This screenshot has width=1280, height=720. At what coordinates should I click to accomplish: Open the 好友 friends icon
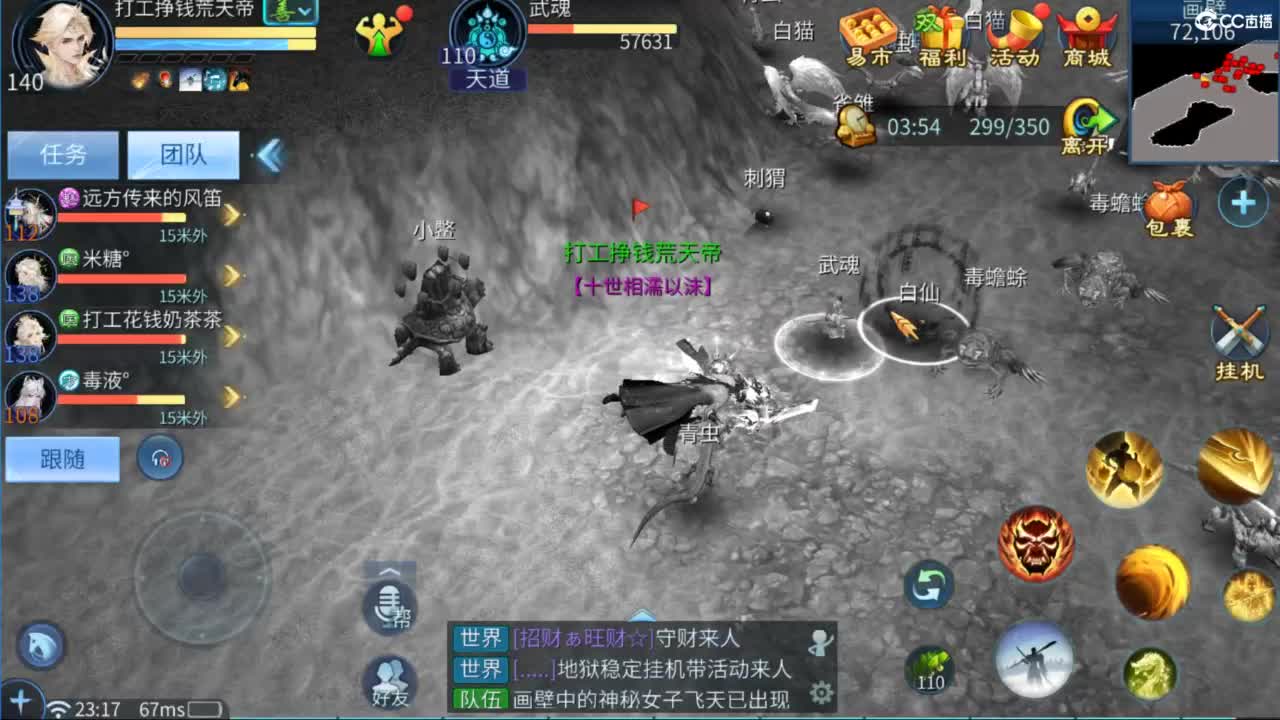pos(390,678)
